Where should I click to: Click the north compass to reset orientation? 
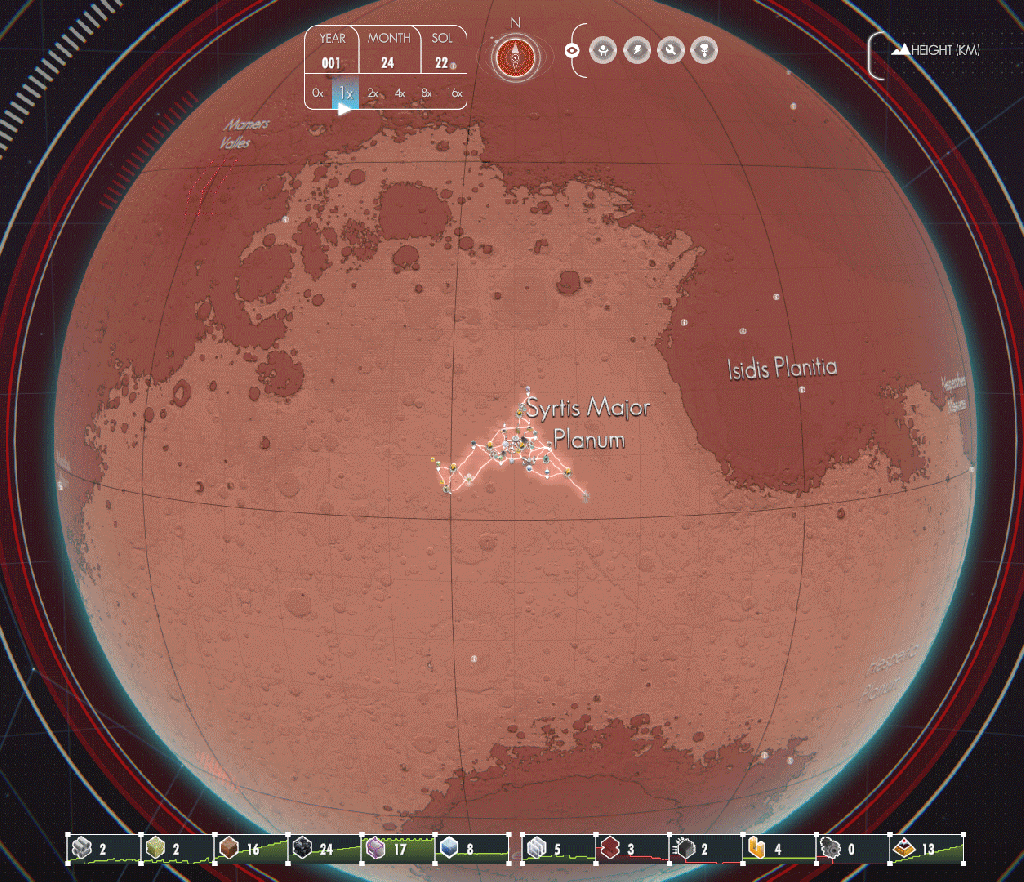tap(515, 57)
